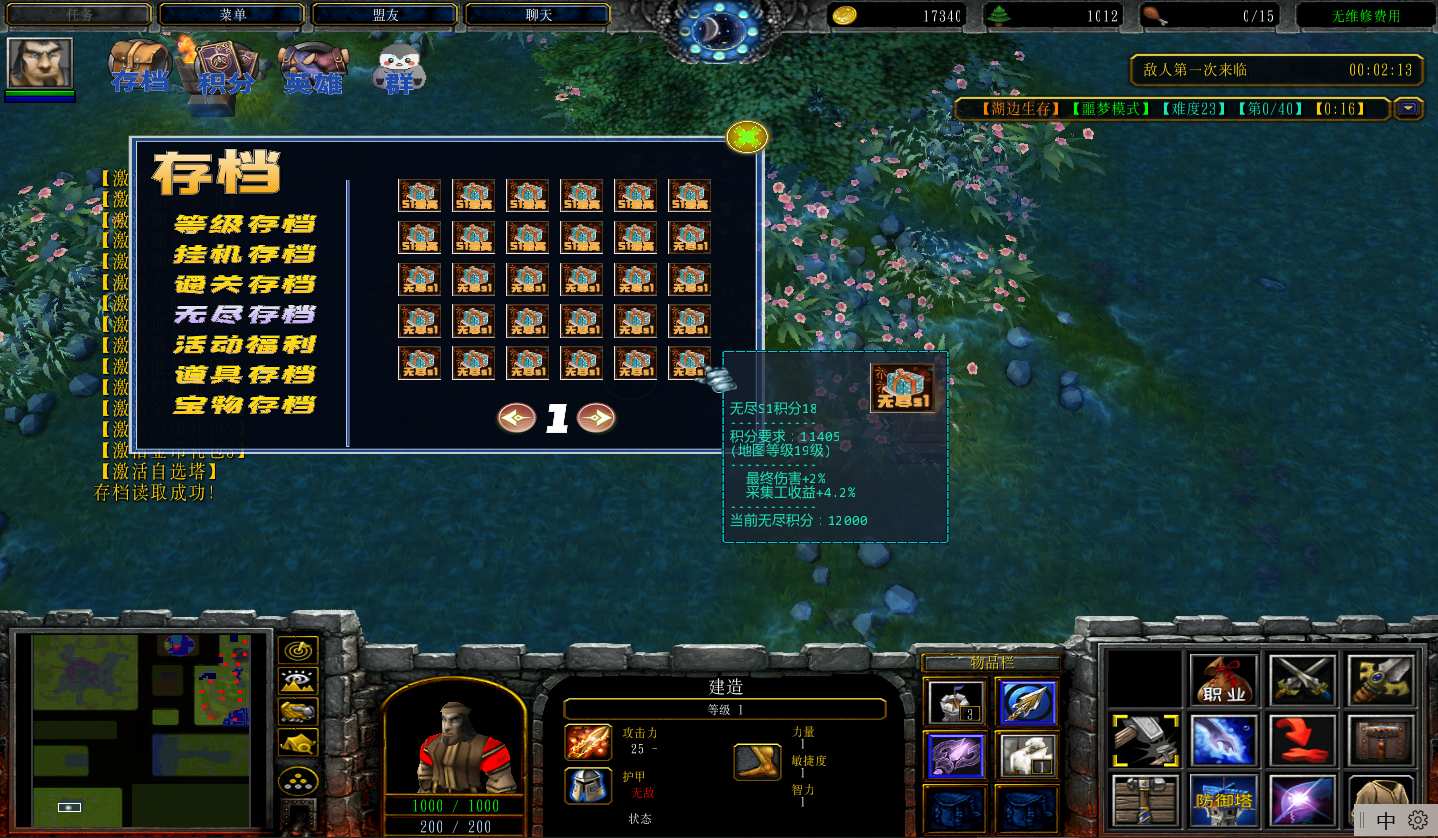Screen dimensions: 1438x838
Task: Open the 职业 class bag ability
Action: click(x=1223, y=682)
